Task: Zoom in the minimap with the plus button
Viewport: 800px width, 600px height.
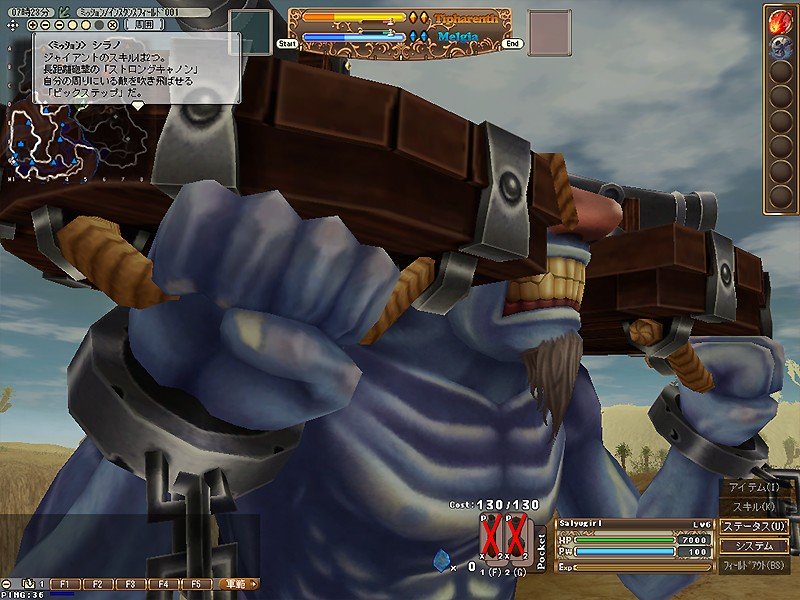Action: [33, 24]
